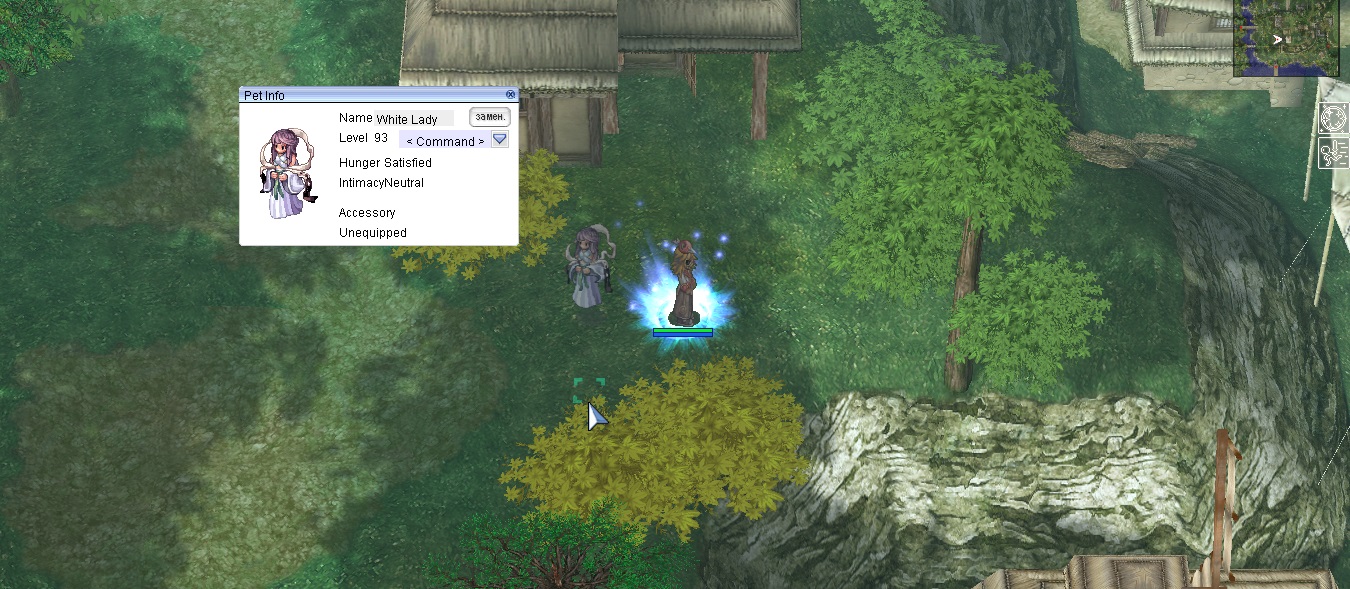Screen dimensions: 1350x589
Task: Click the замен. rename button
Action: (490, 118)
